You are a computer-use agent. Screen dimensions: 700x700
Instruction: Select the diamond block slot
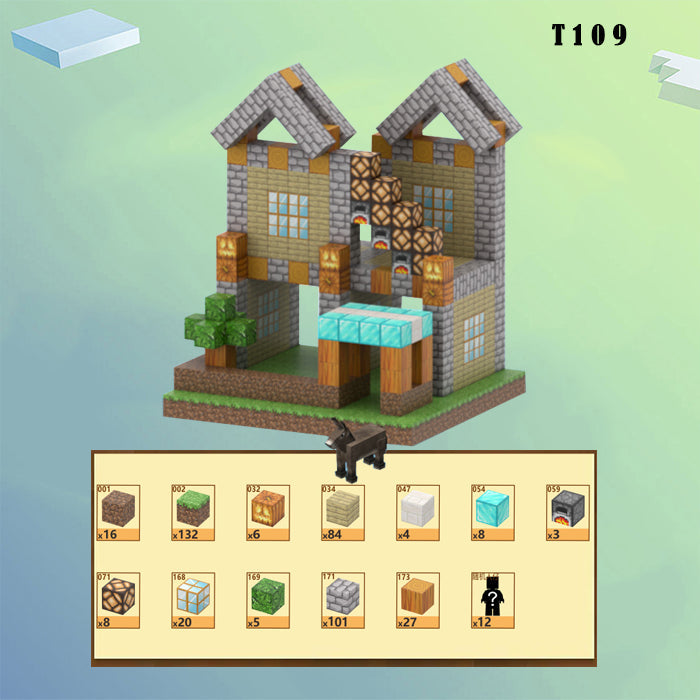click(492, 510)
